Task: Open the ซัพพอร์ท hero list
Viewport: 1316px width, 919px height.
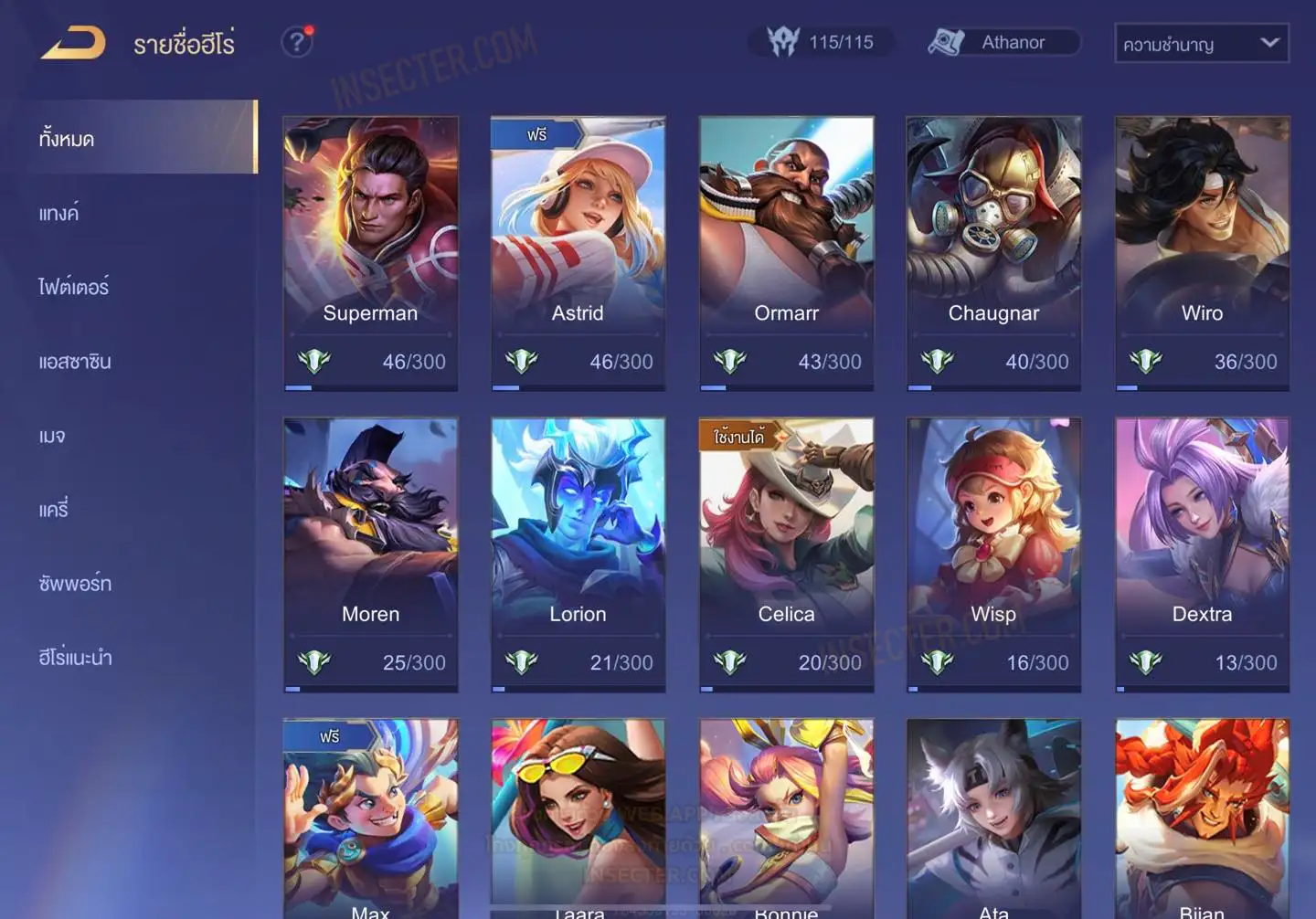Action: point(75,584)
